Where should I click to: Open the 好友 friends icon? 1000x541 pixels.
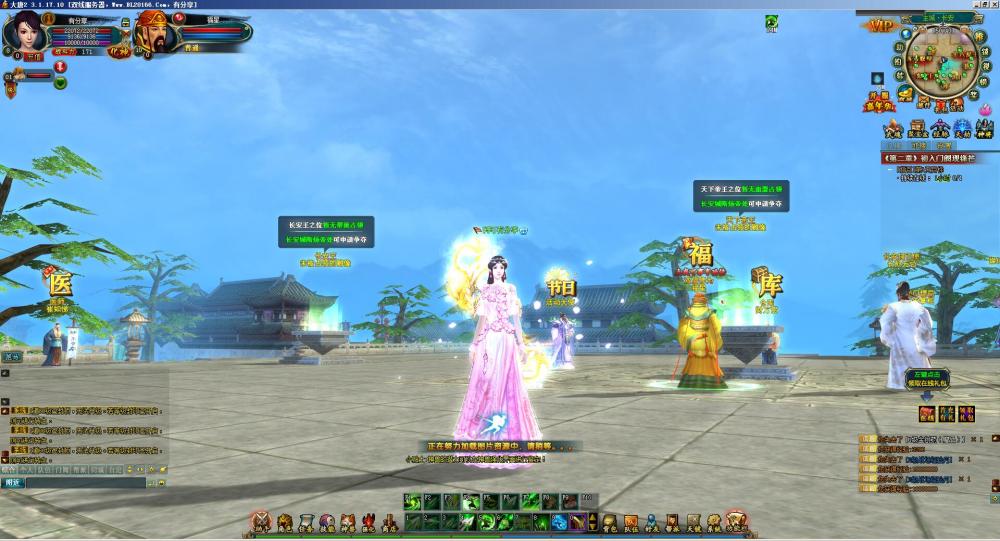pos(652,523)
